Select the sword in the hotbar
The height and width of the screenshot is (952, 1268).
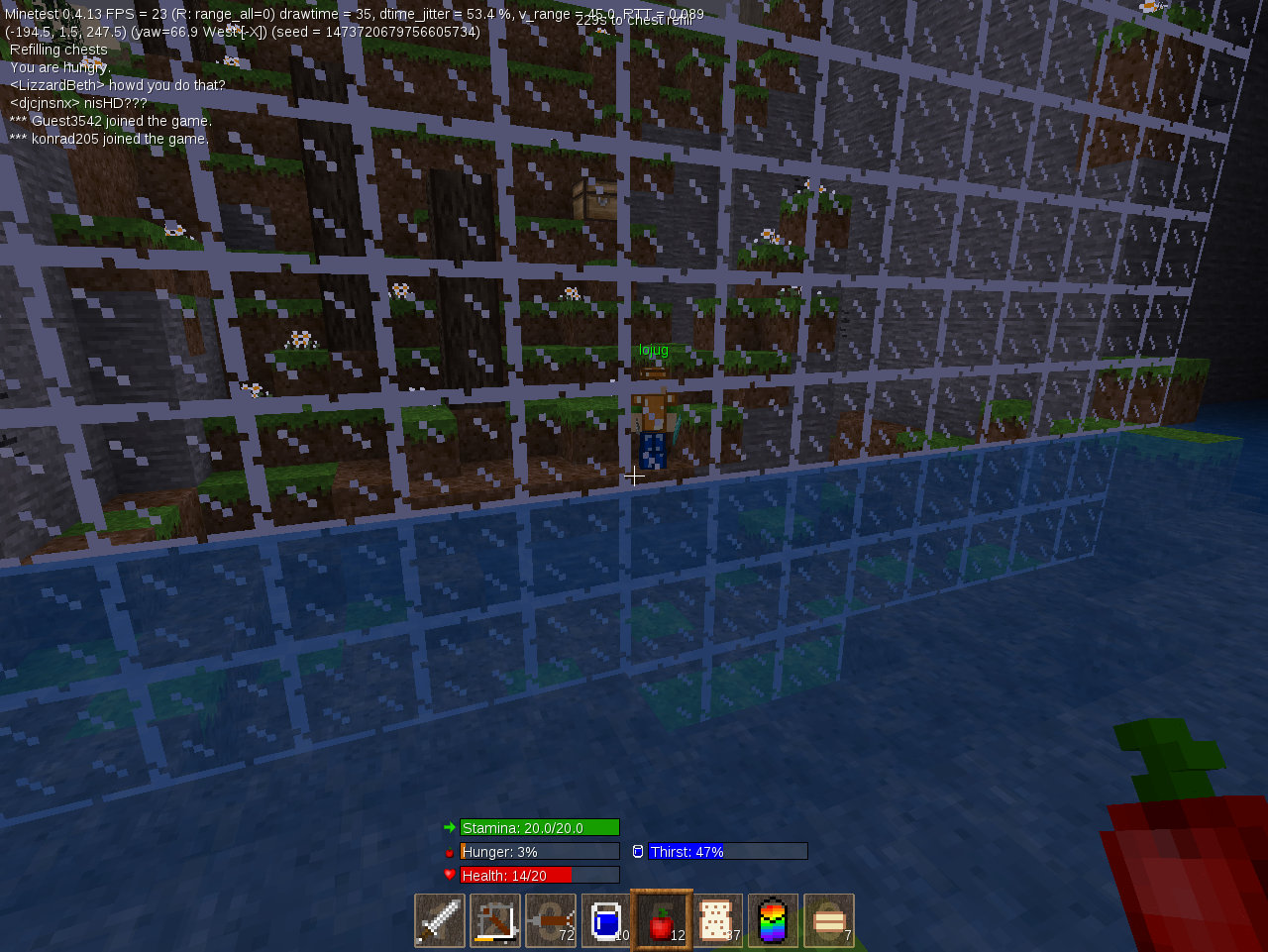click(439, 920)
